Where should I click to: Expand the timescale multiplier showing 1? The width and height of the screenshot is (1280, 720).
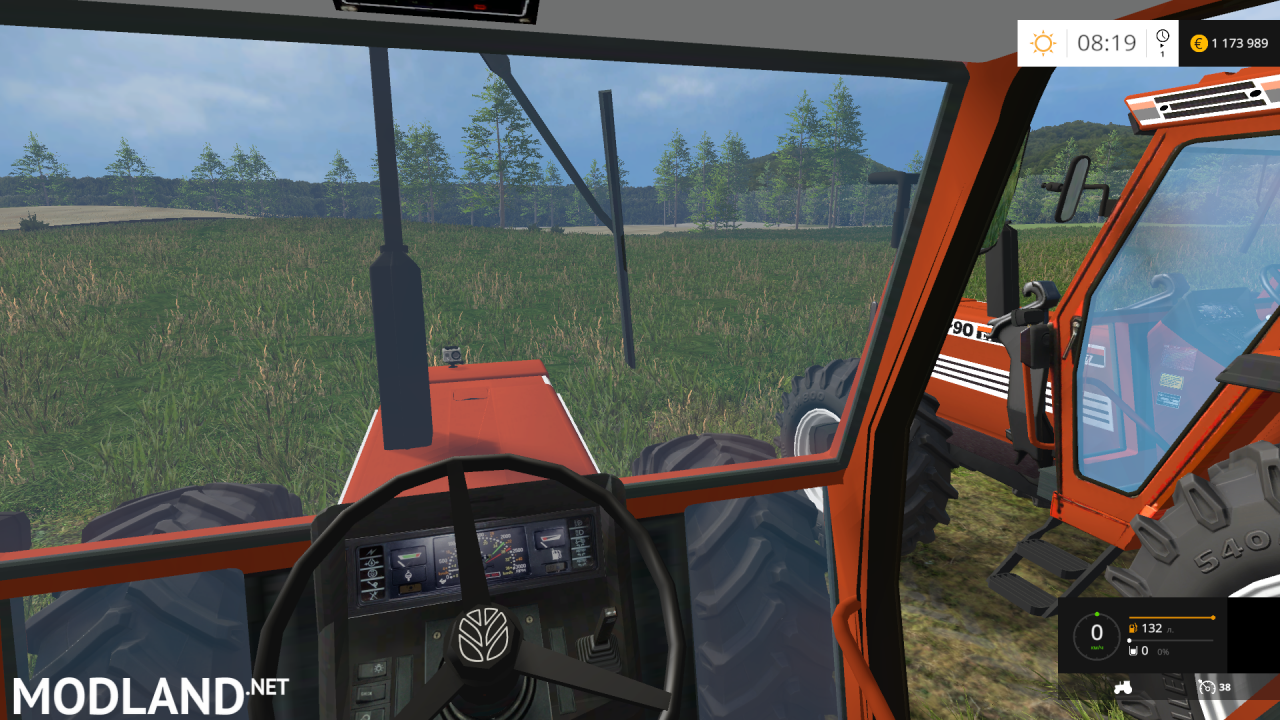[x=1163, y=53]
